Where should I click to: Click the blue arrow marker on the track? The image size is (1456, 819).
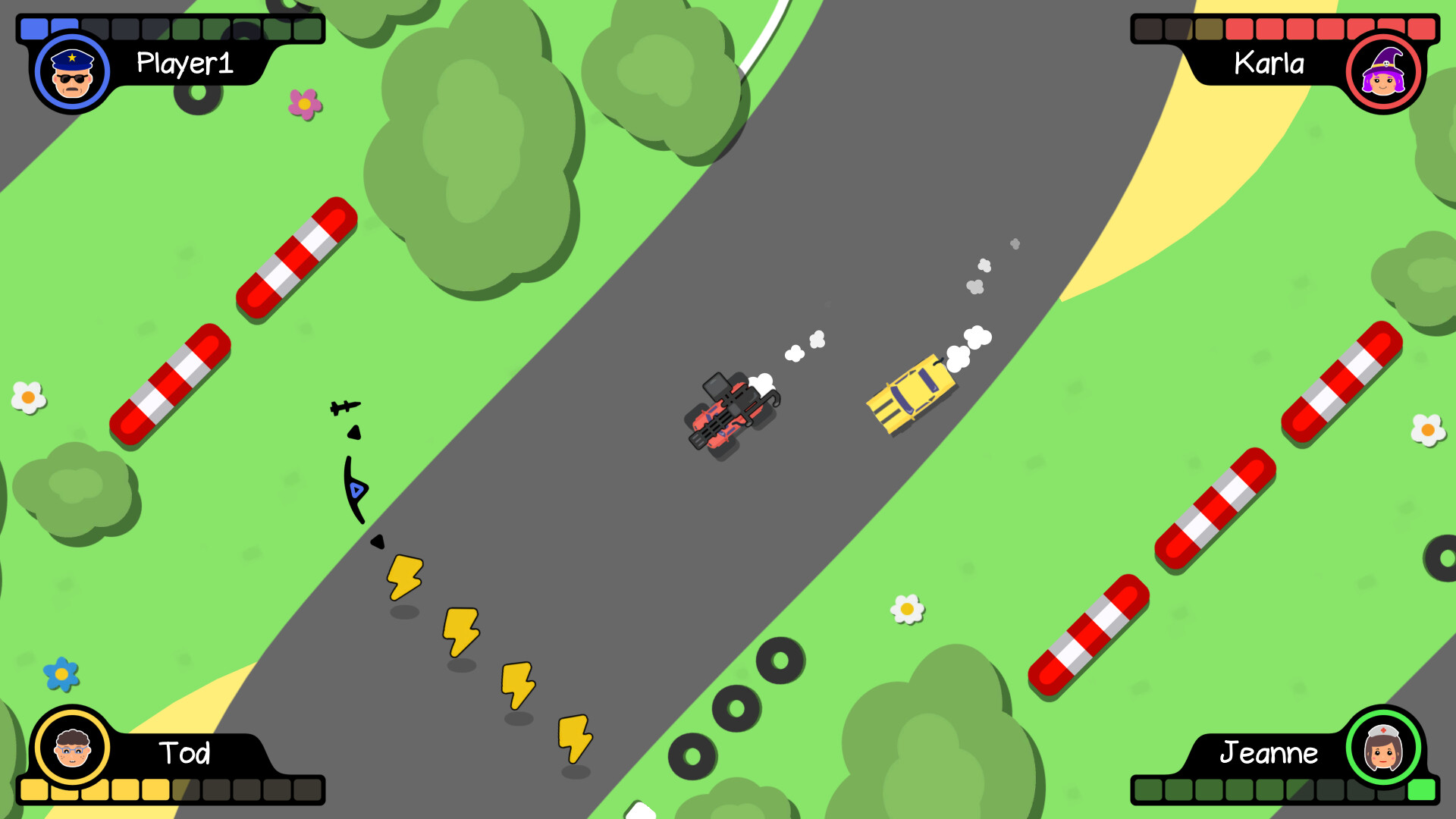click(x=355, y=491)
